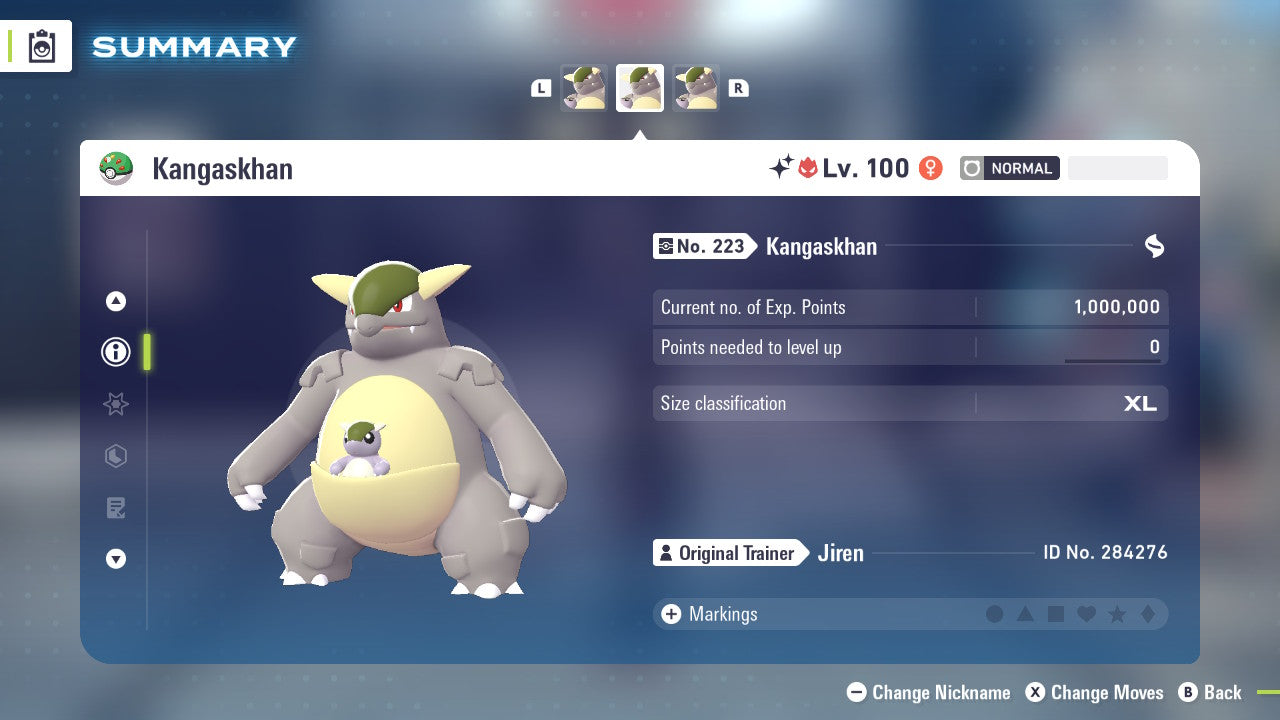Toggle the circle marking

click(995, 614)
